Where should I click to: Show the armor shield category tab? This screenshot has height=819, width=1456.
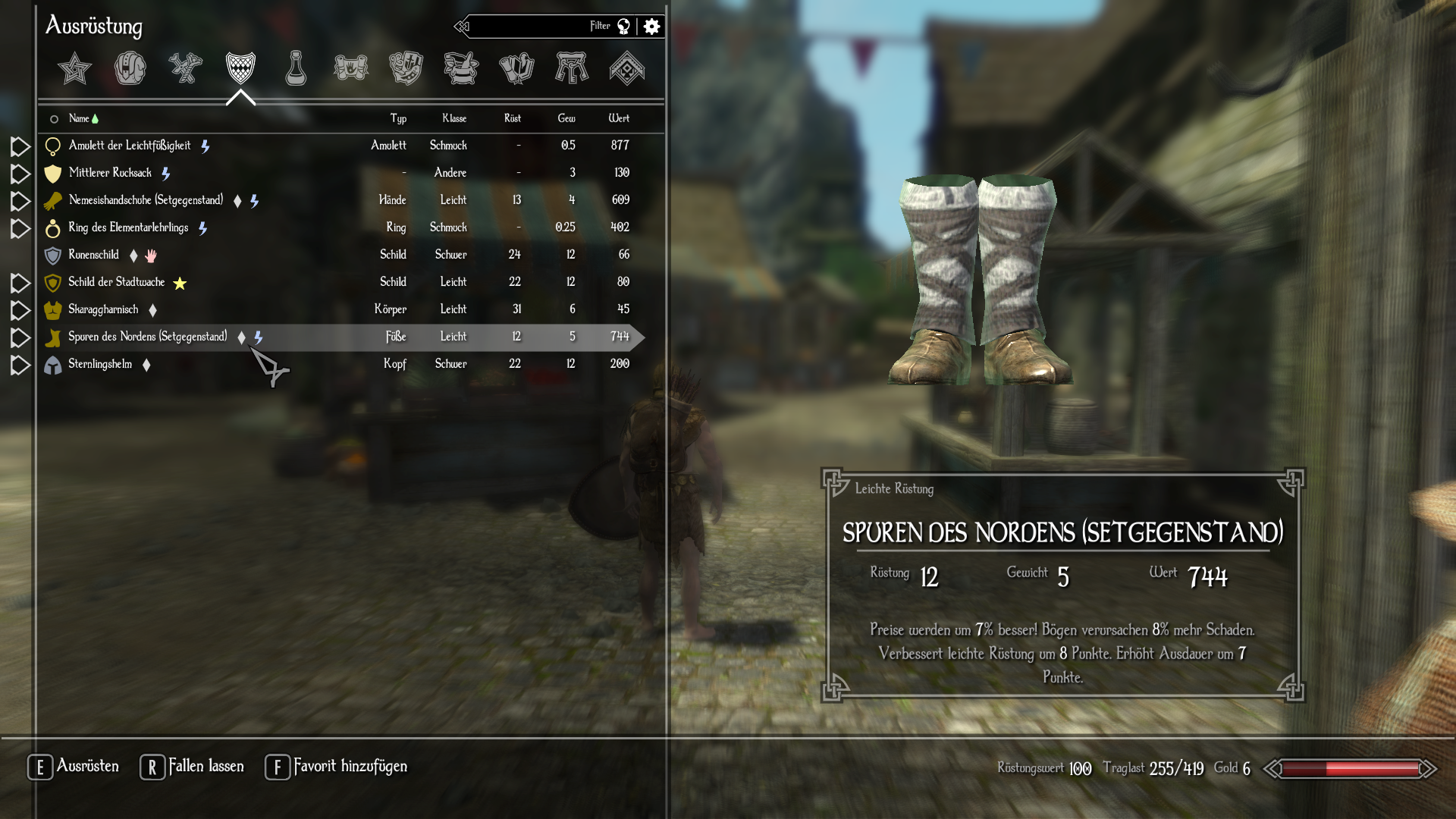click(240, 68)
